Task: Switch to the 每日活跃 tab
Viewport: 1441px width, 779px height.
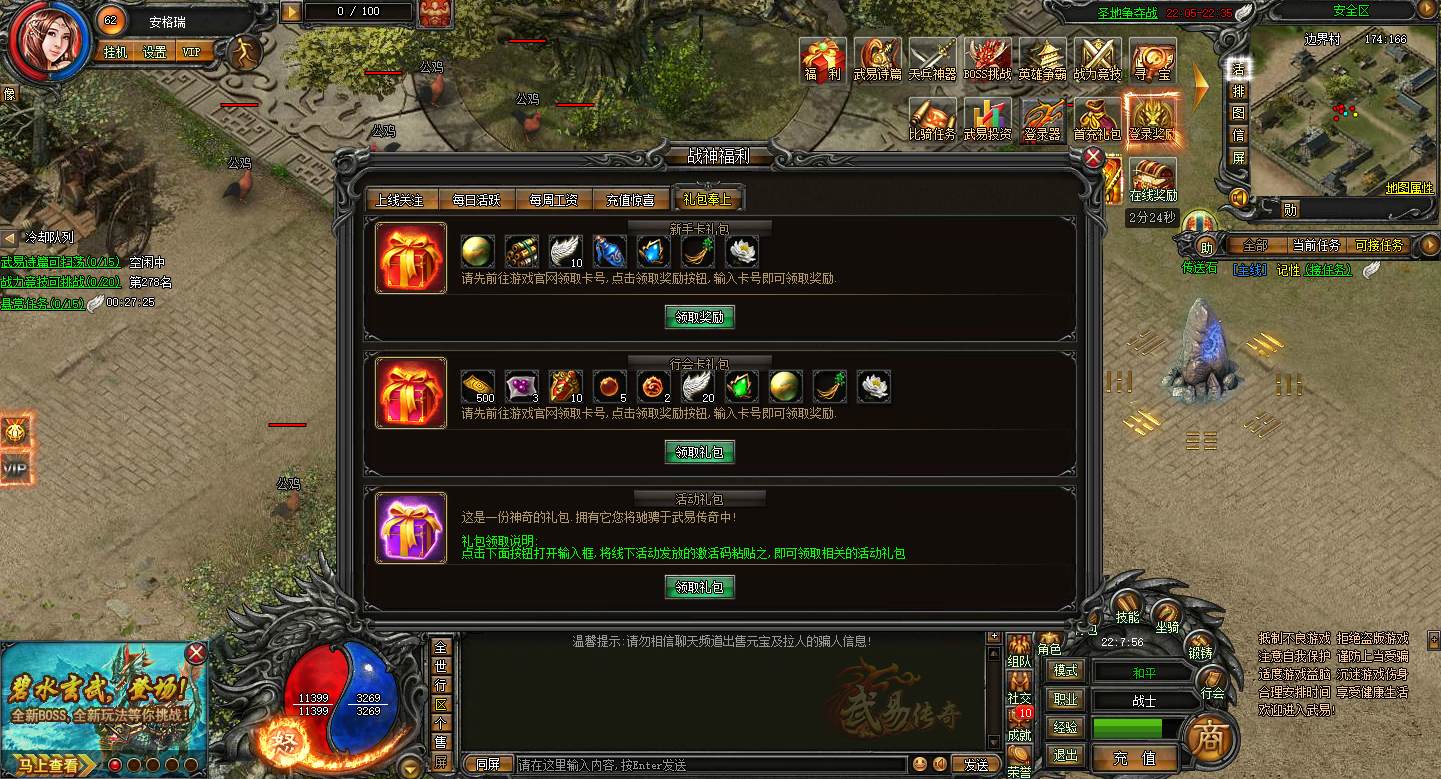Action: click(x=477, y=199)
